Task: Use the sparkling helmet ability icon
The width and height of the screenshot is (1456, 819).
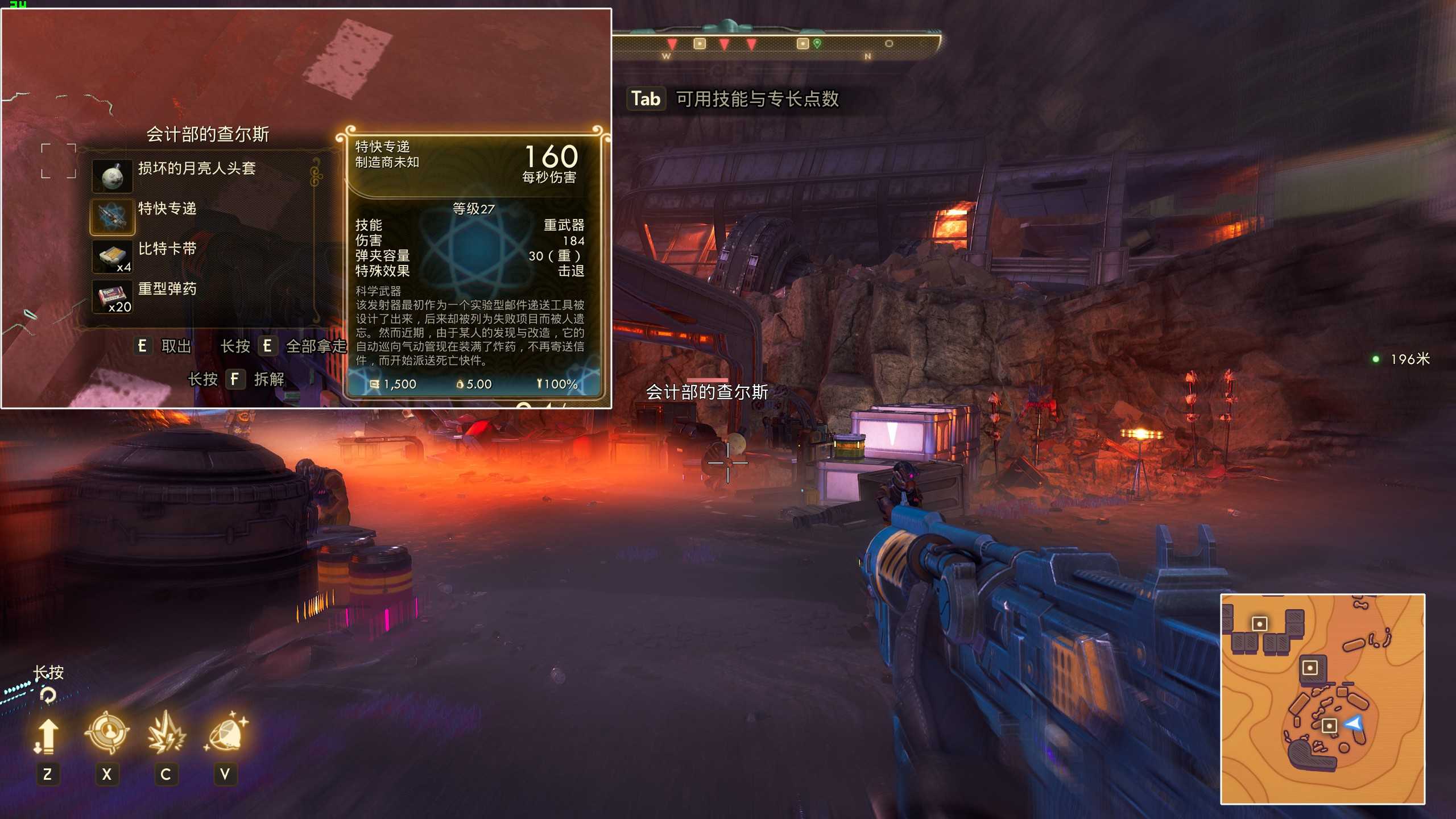Action: (226, 733)
